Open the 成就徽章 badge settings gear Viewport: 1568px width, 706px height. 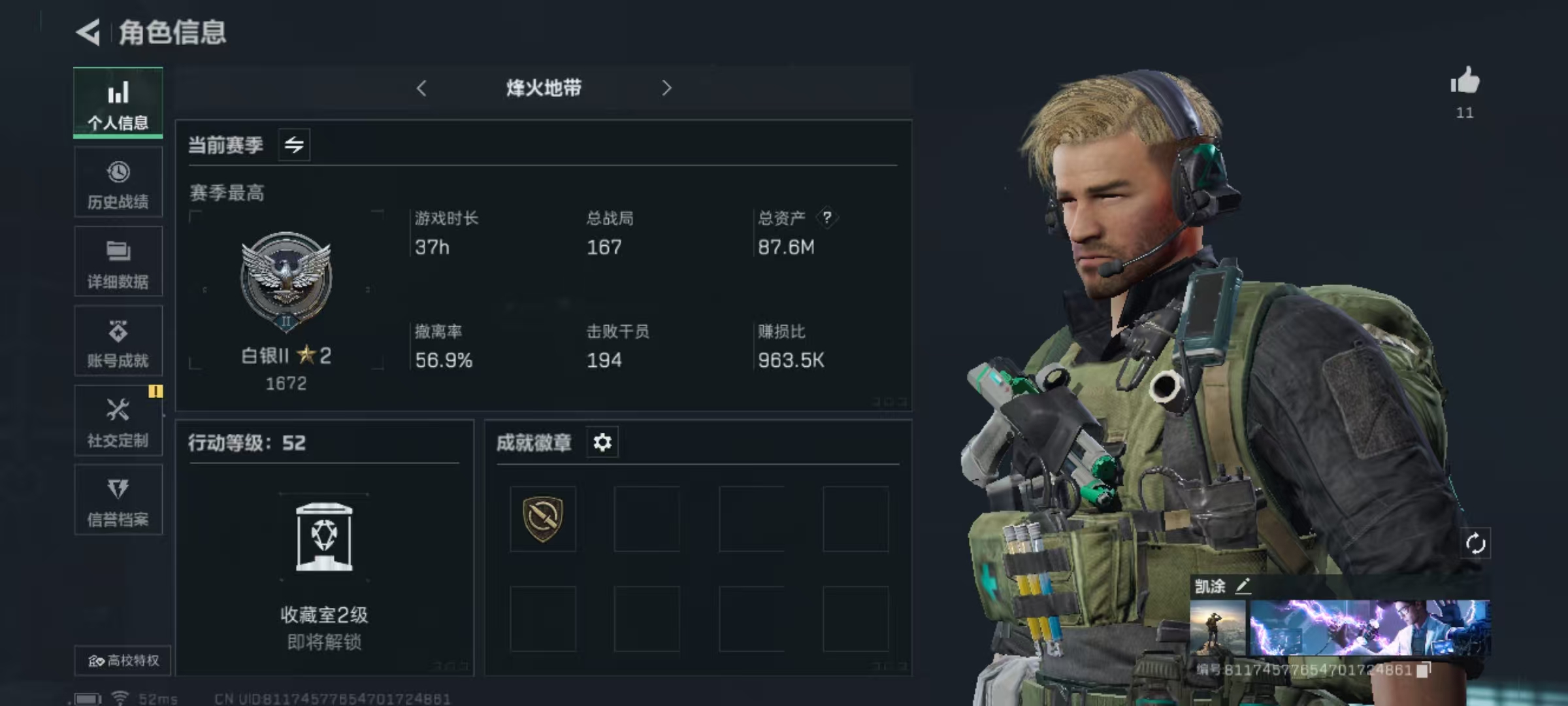tap(602, 443)
